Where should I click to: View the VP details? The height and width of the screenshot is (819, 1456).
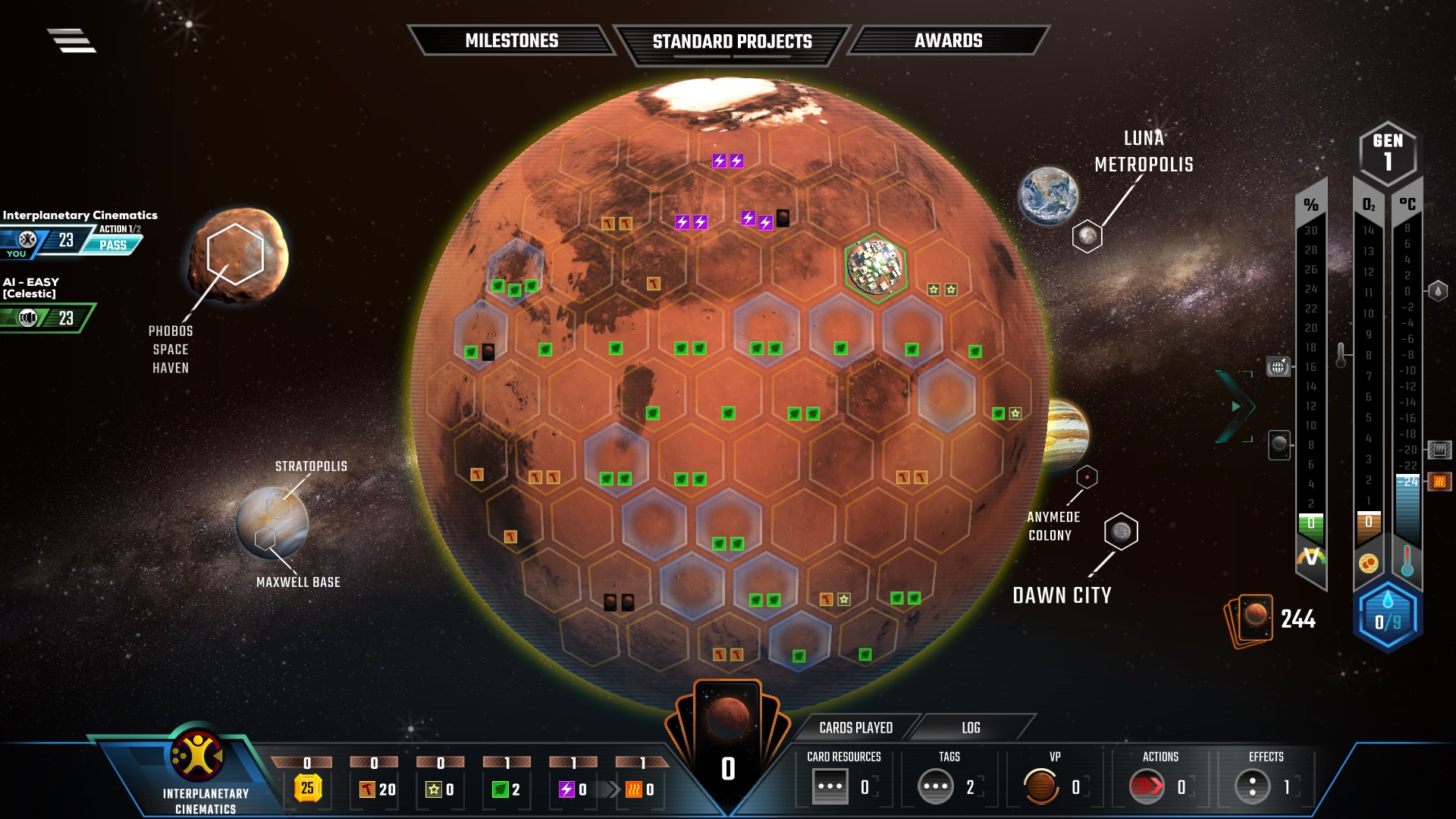[x=1040, y=786]
